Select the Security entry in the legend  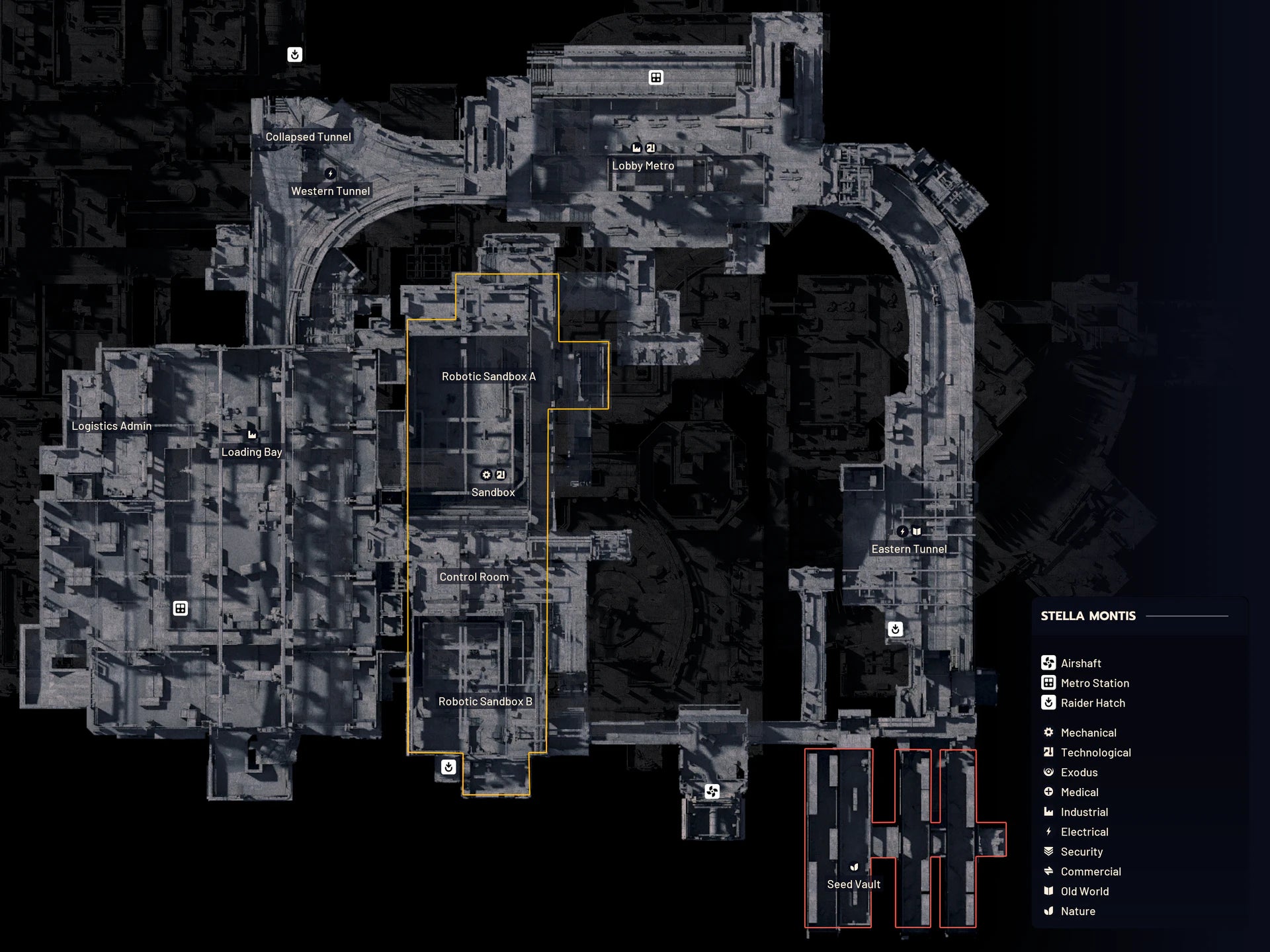tap(1081, 852)
